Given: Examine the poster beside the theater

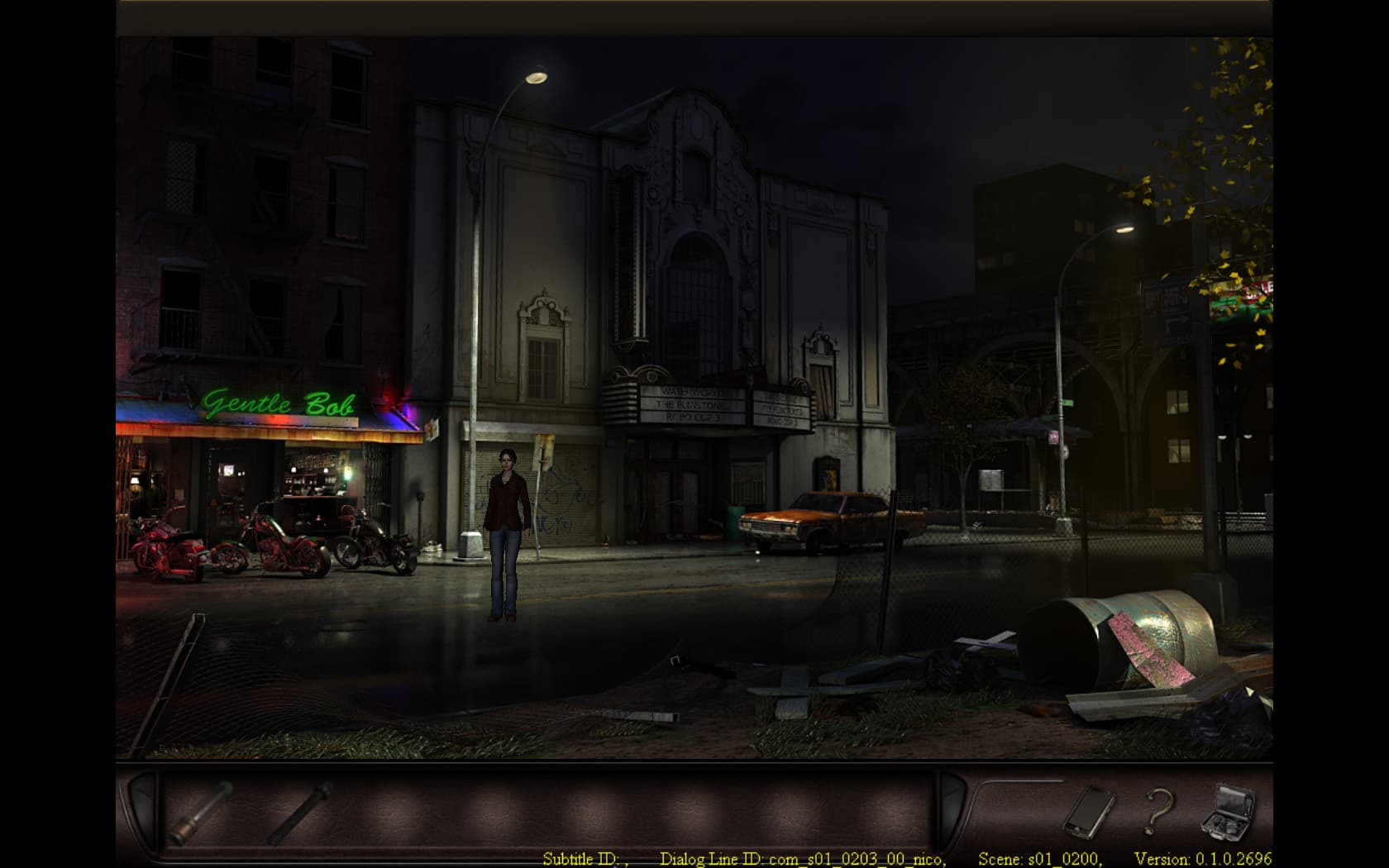Looking at the screenshot, I should coord(827,473).
